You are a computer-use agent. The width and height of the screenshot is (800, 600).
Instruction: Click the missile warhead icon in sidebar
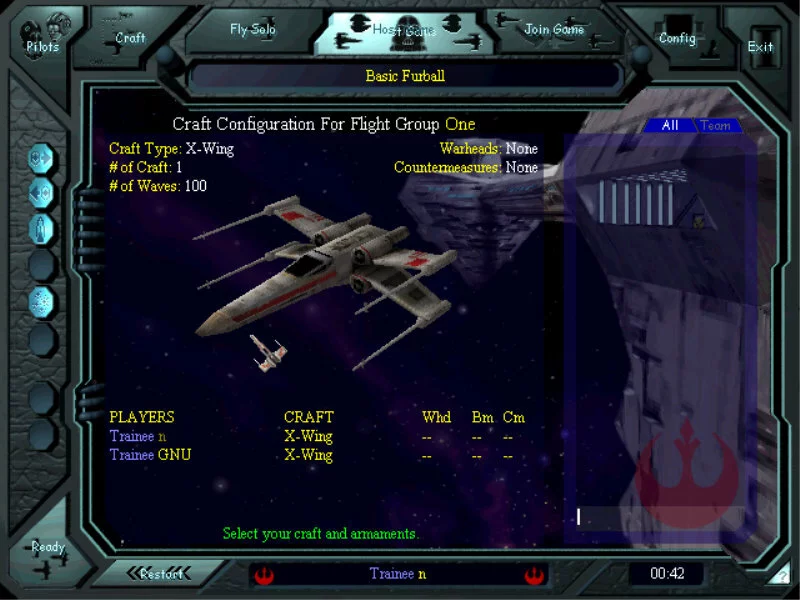pyautogui.click(x=43, y=228)
